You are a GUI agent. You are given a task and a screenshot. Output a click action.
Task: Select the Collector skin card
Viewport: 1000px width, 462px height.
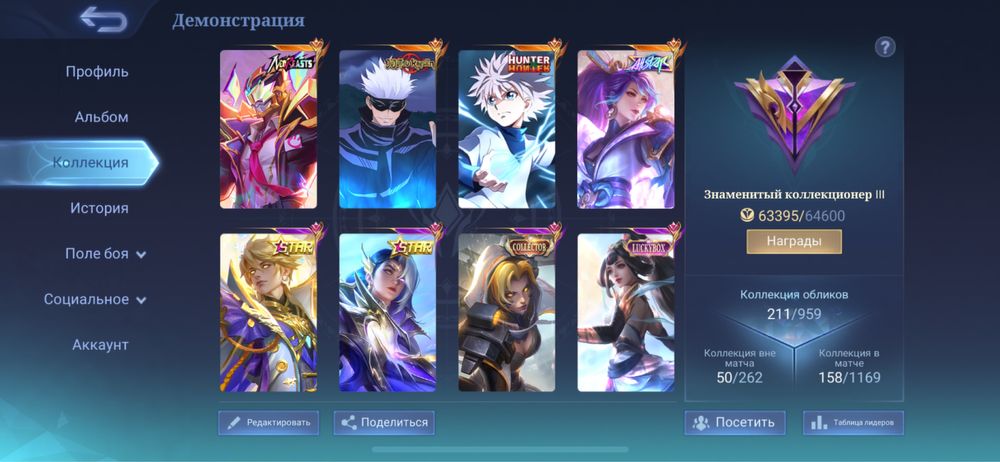tap(507, 313)
